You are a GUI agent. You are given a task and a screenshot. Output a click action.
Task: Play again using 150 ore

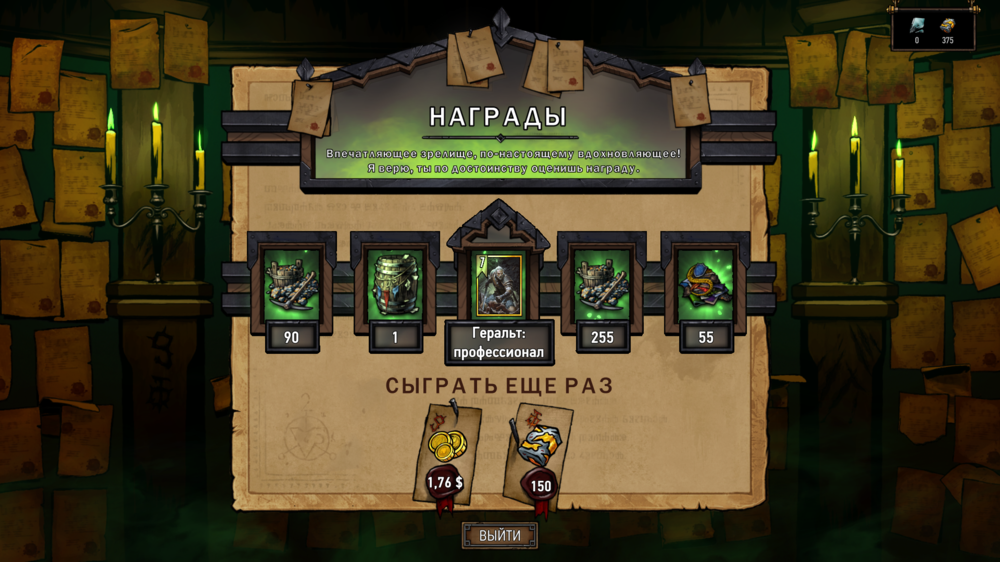[x=540, y=455]
